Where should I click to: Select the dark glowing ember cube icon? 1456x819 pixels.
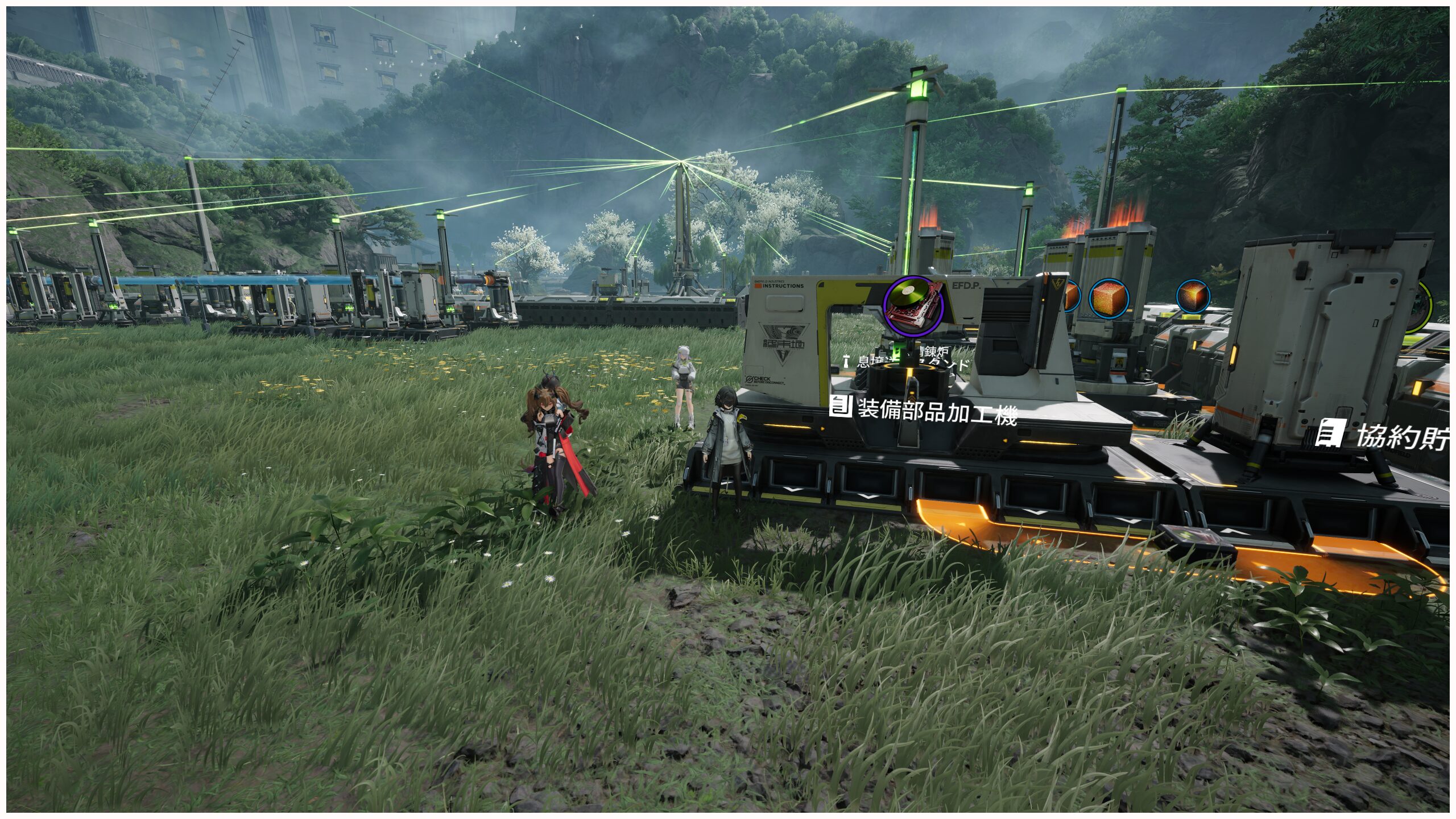tap(1193, 296)
